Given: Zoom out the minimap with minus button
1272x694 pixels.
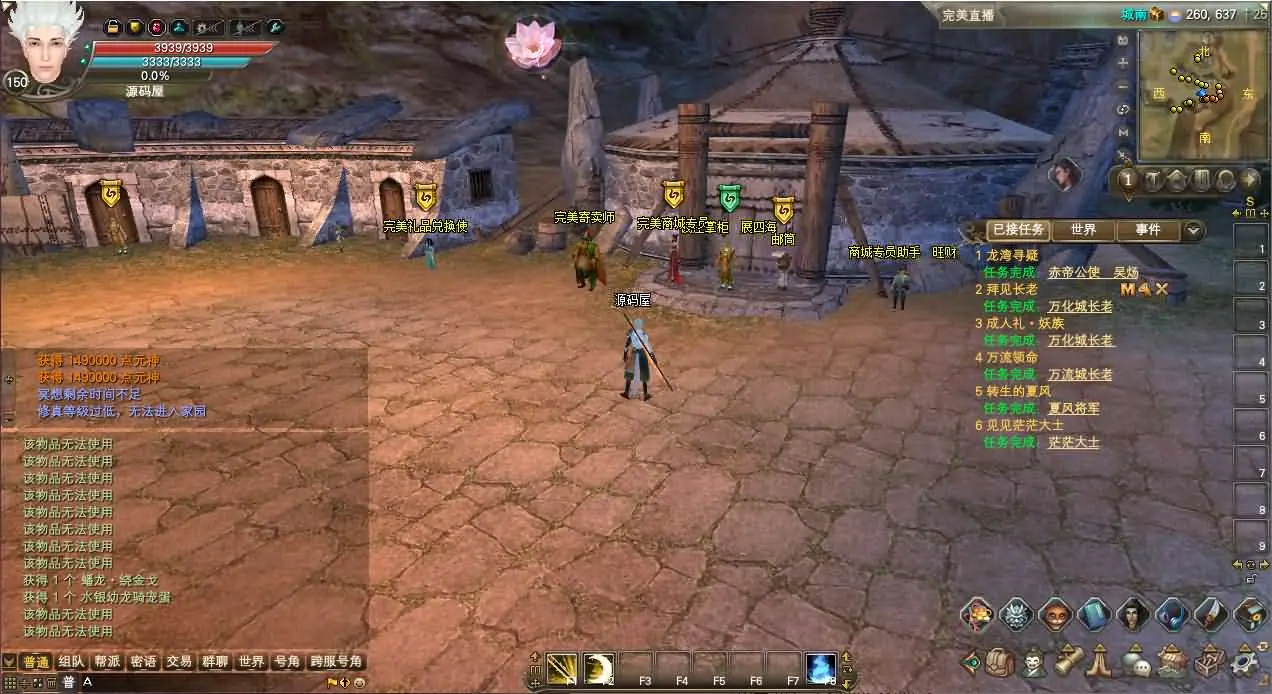Looking at the screenshot, I should 1123,85.
